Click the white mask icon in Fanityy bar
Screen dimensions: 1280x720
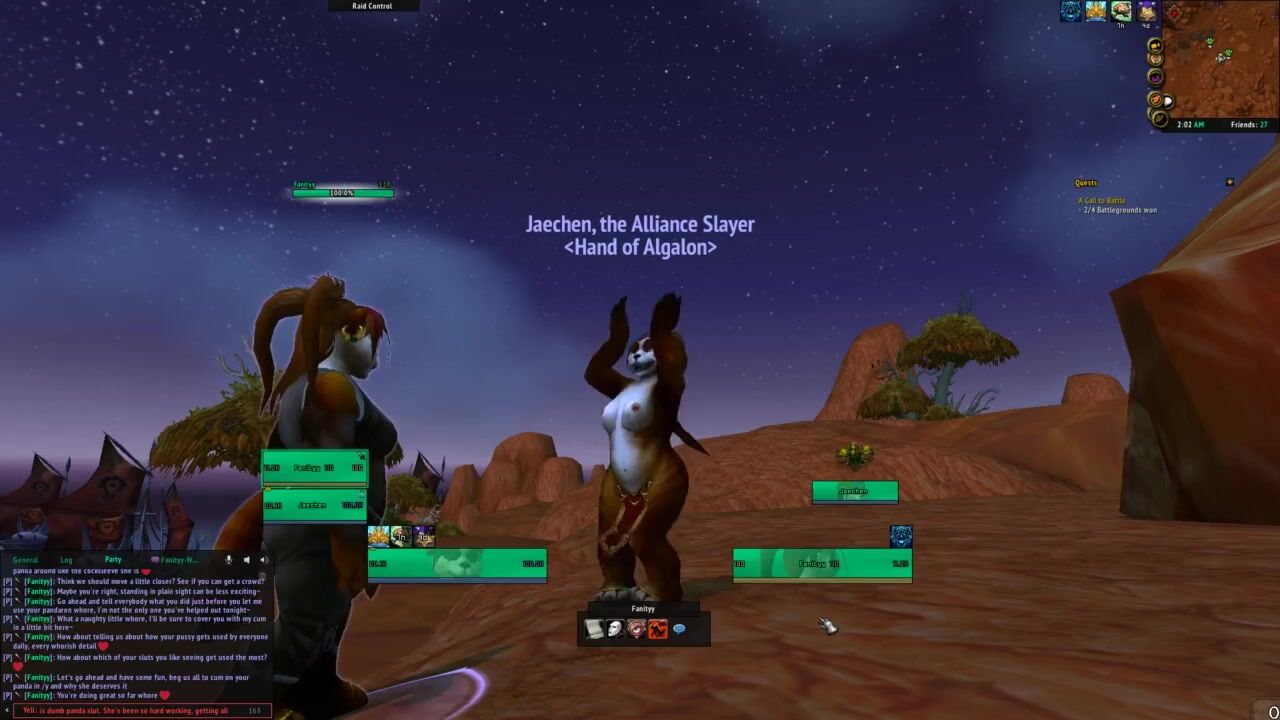[x=615, y=629]
